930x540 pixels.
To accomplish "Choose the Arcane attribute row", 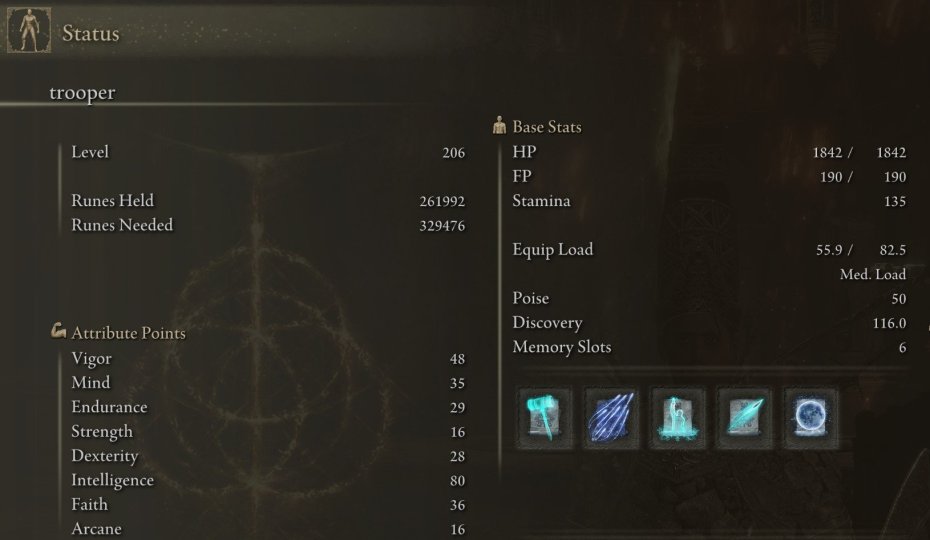I will [267, 529].
